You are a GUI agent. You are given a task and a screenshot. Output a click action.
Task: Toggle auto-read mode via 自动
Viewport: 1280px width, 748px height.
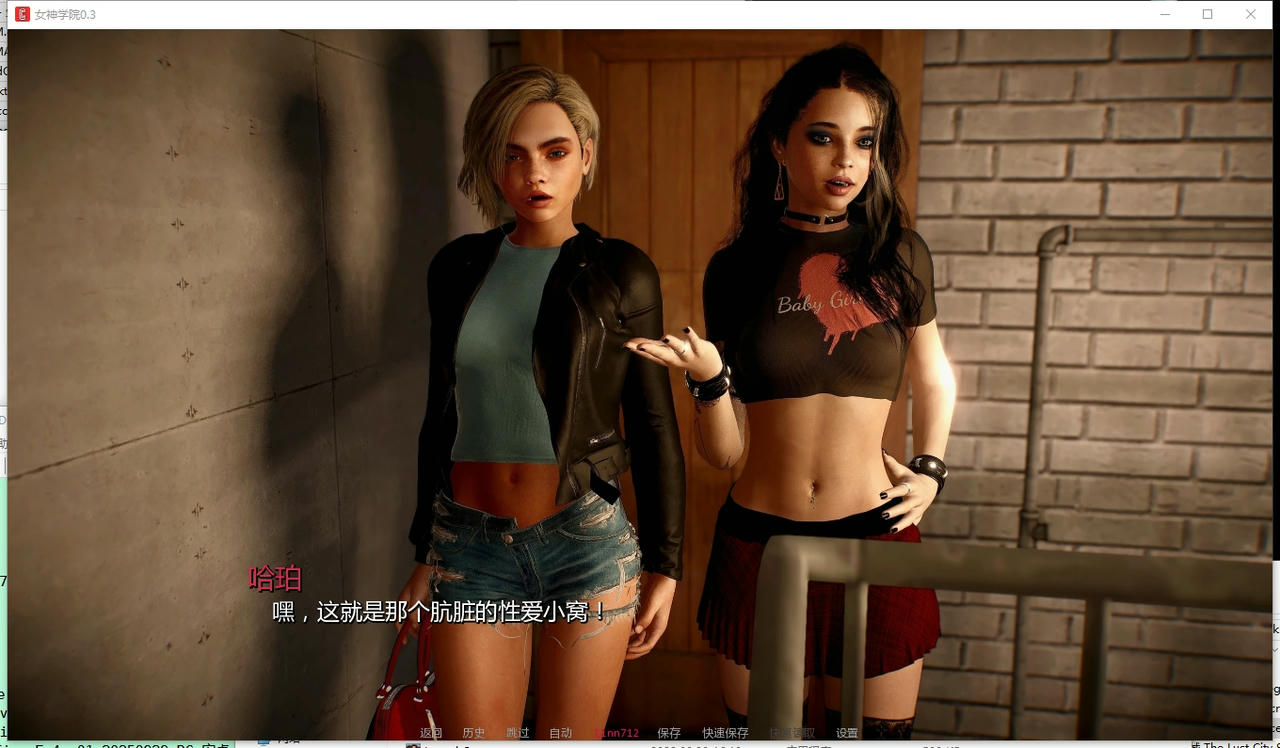tap(560, 732)
